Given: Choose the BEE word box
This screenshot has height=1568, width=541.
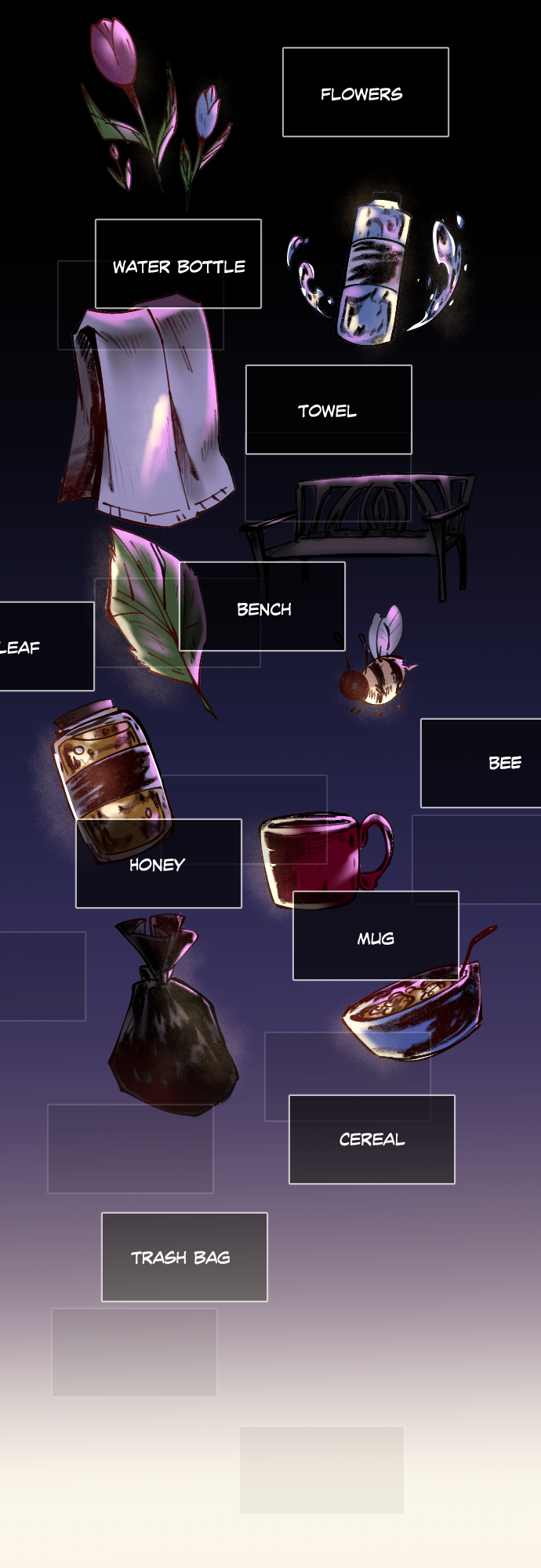Looking at the screenshot, I should click(x=481, y=763).
